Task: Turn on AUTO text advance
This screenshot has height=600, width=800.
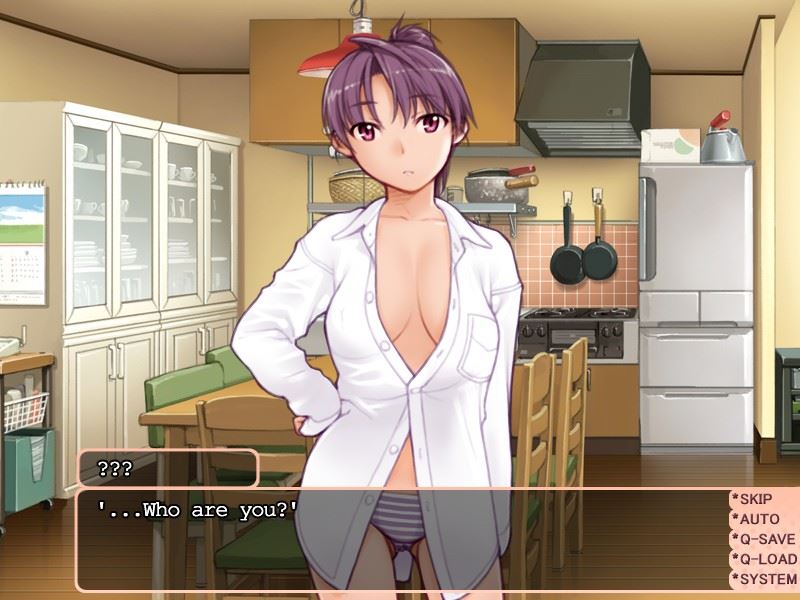Action: click(762, 519)
